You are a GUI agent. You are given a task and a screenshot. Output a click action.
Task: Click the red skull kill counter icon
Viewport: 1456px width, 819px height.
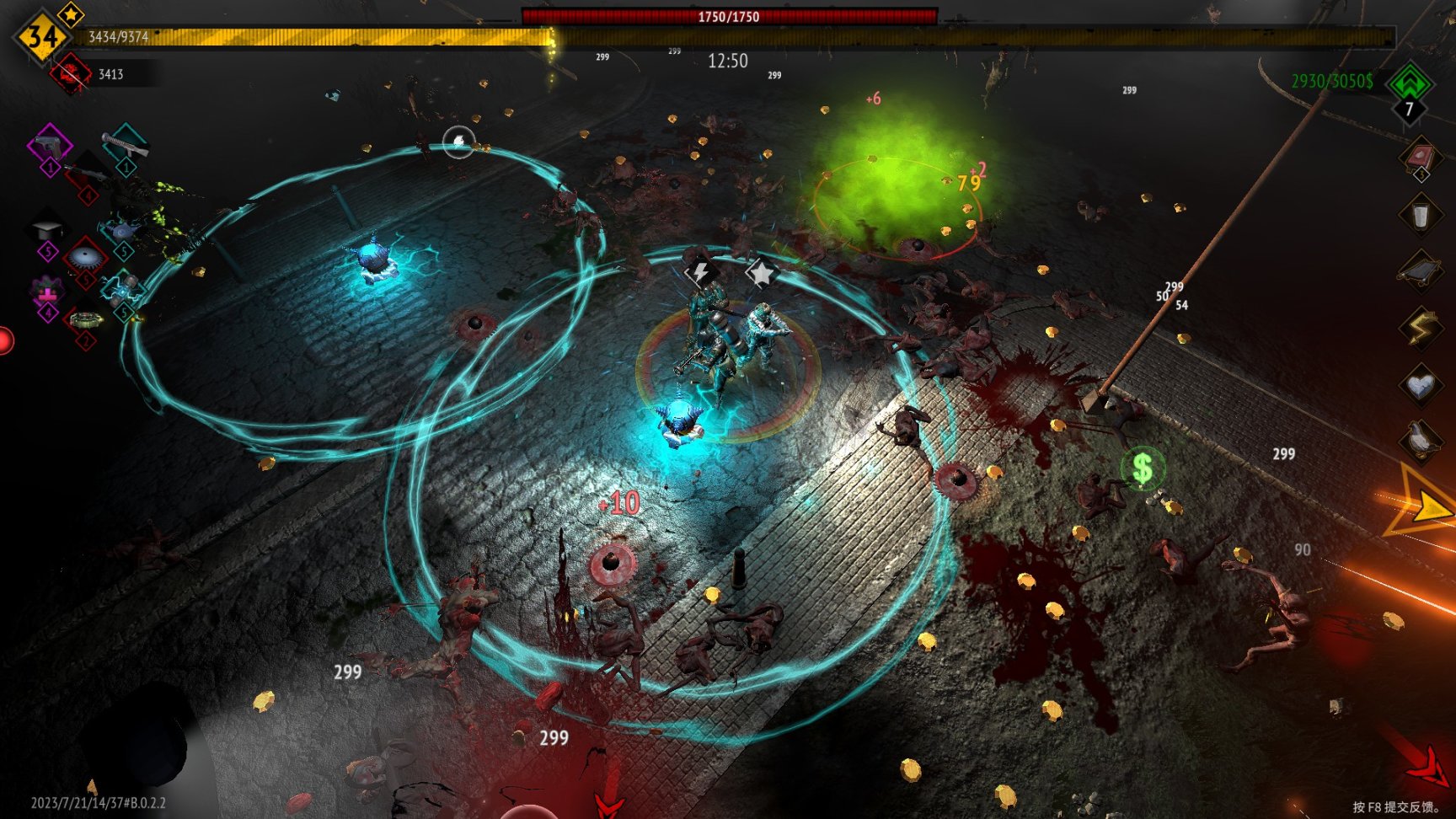(x=70, y=74)
